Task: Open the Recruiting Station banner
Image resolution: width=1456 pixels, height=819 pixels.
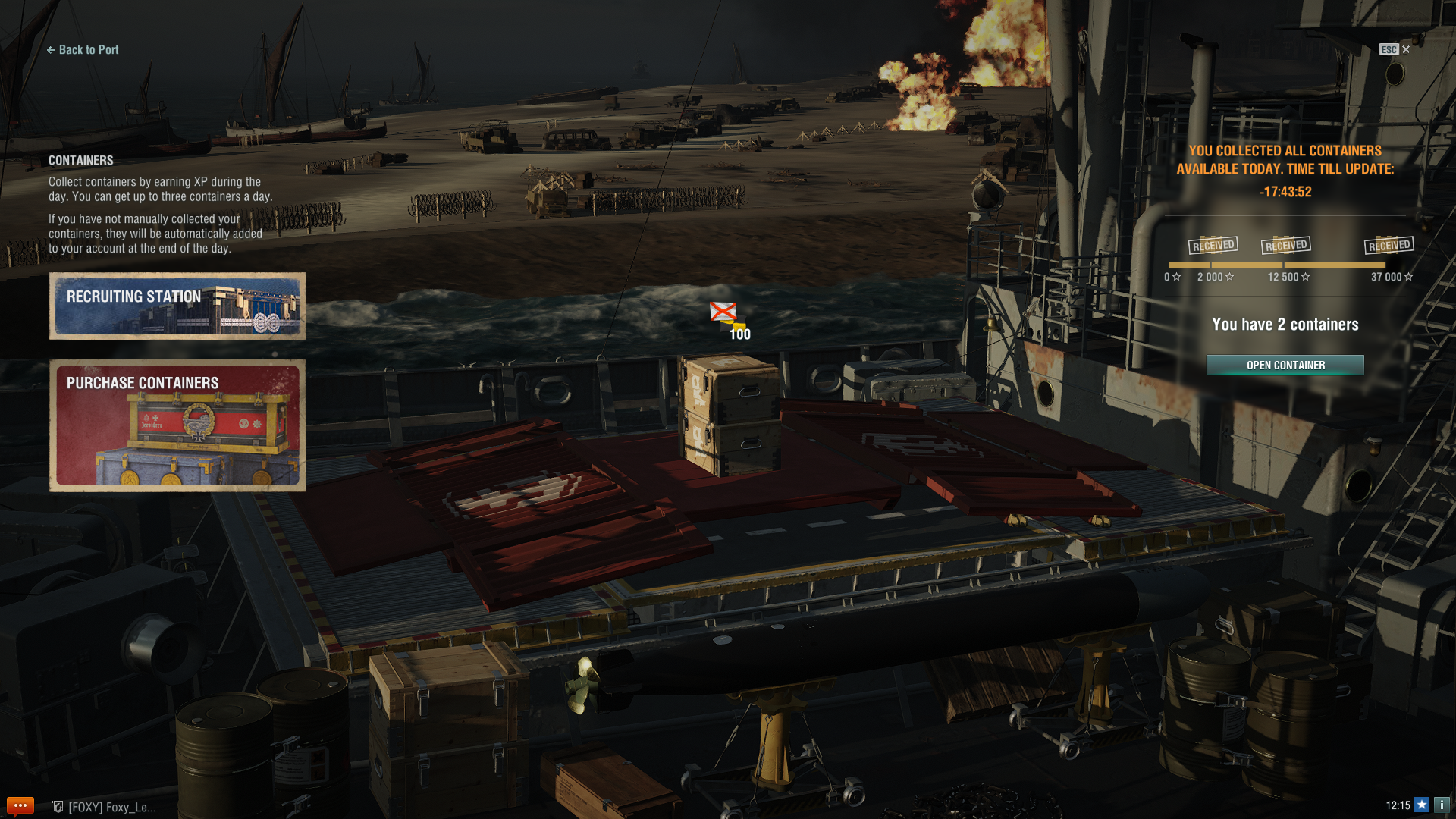Action: pyautogui.click(x=177, y=306)
